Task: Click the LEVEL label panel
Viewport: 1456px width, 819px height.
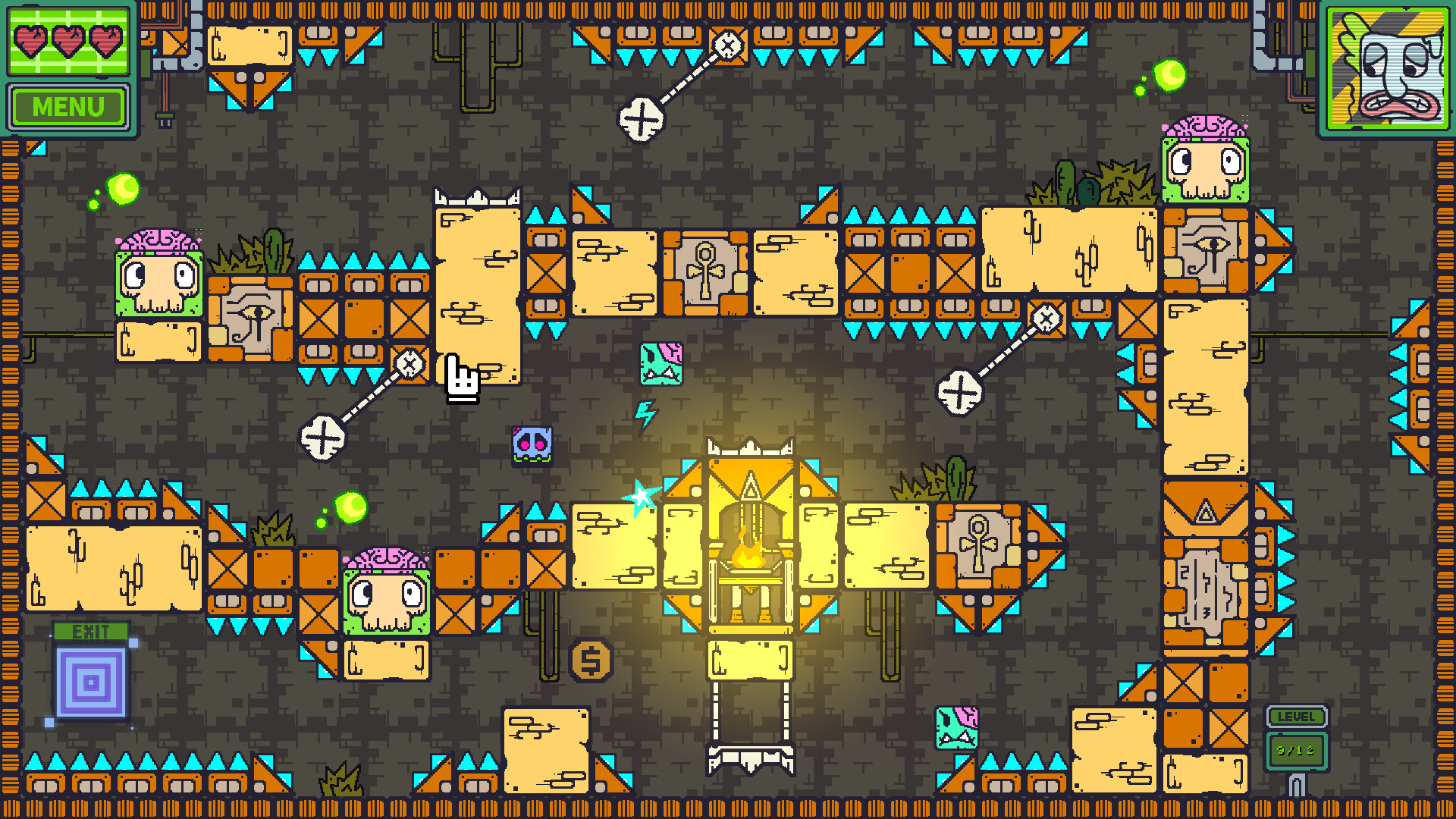Action: coord(1298,716)
